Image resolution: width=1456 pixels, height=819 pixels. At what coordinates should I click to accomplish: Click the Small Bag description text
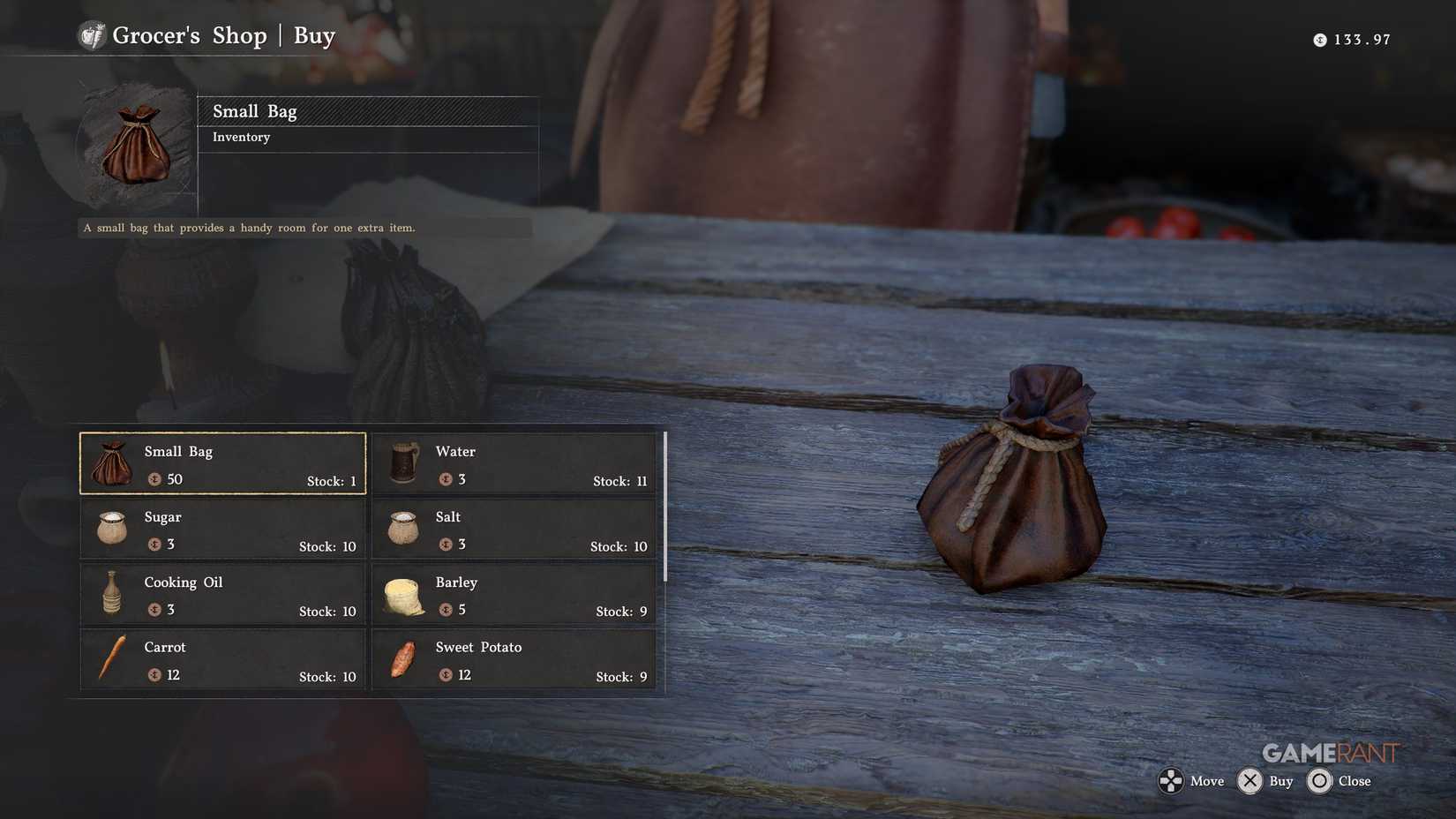(x=249, y=227)
